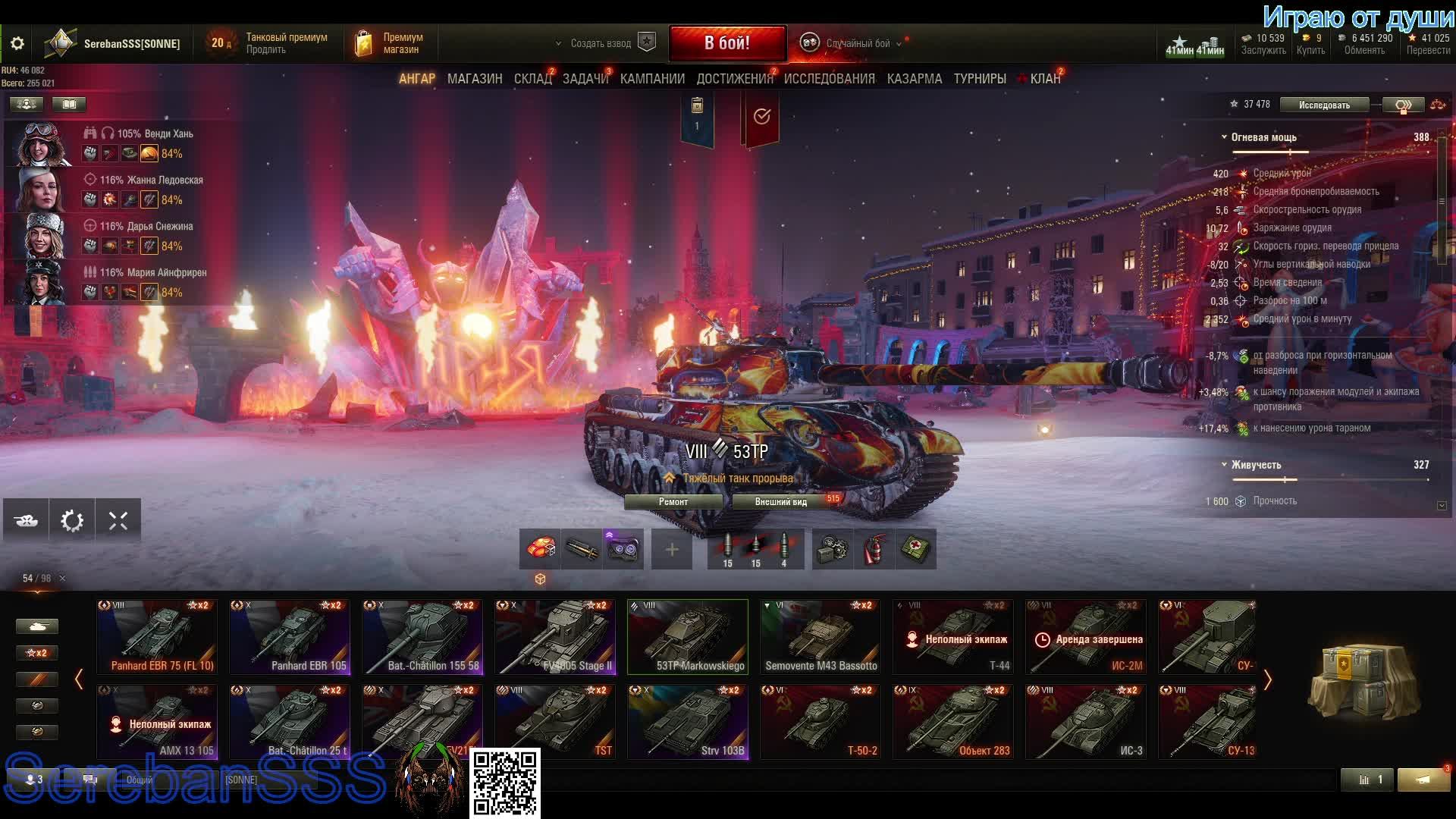This screenshot has height=819, width=1456.
Task: Open the КЛАН tab
Action: point(1044,79)
